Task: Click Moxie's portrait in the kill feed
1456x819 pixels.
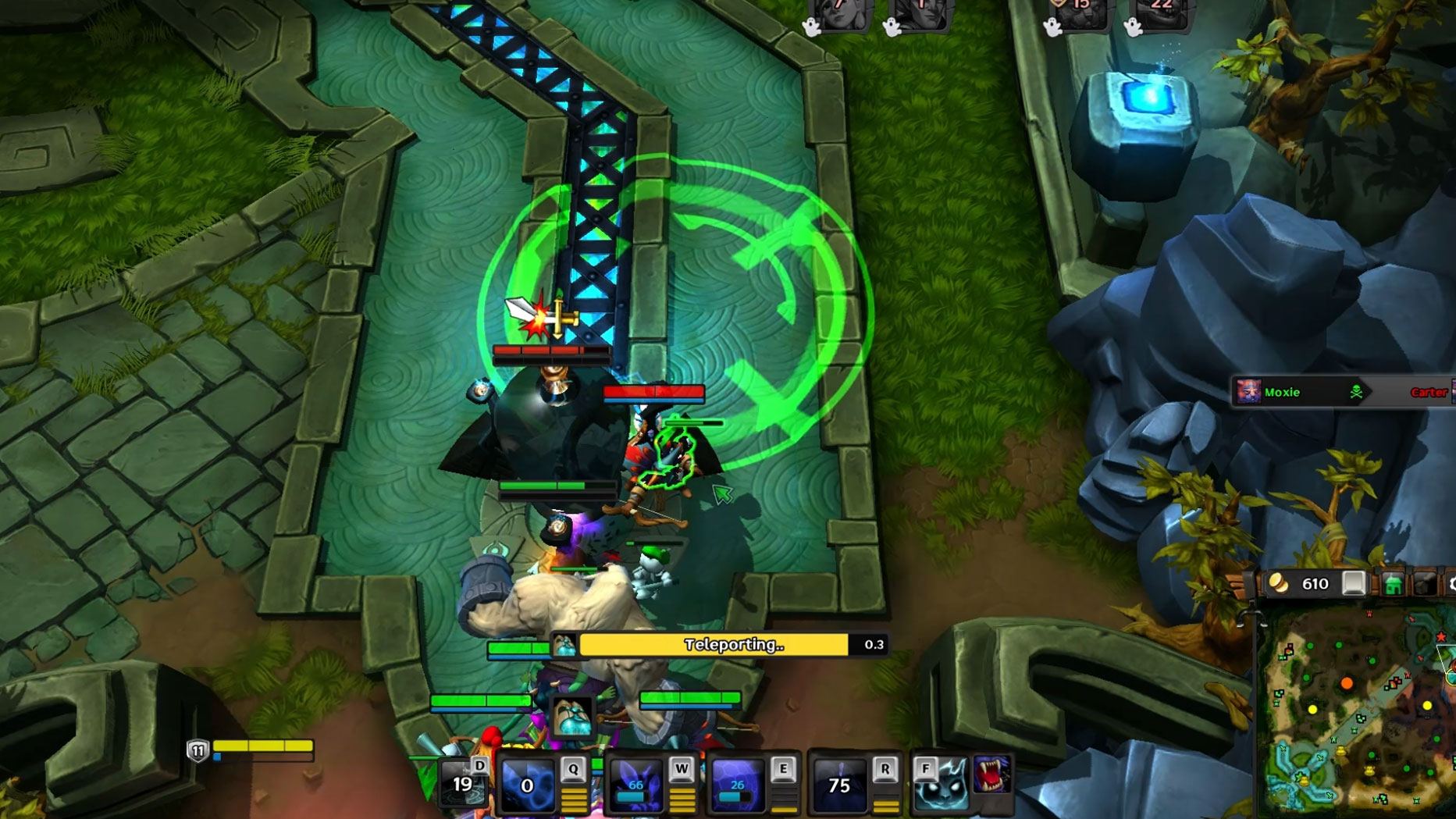Action: coord(1248,392)
